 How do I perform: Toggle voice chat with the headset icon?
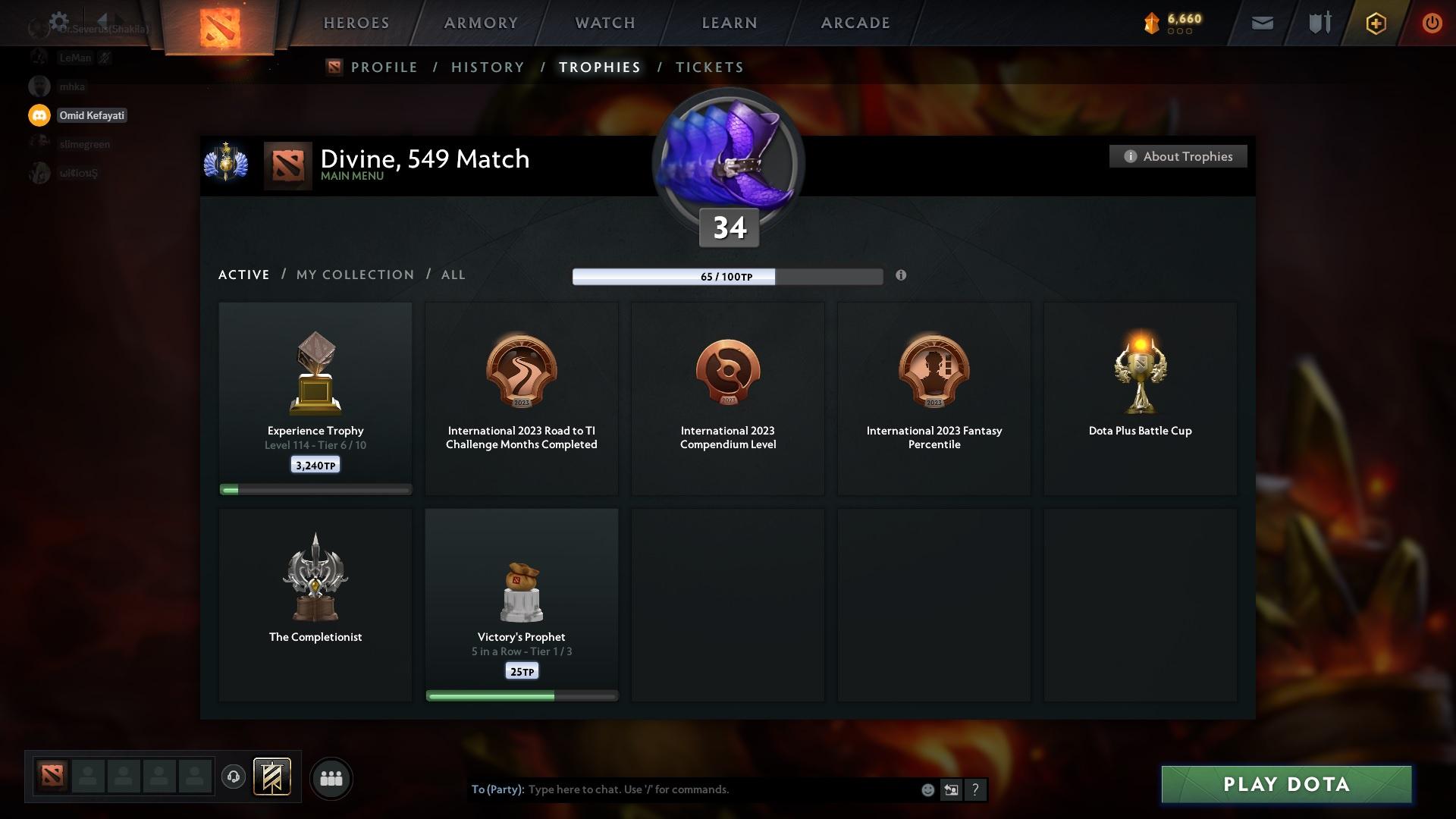tap(233, 778)
